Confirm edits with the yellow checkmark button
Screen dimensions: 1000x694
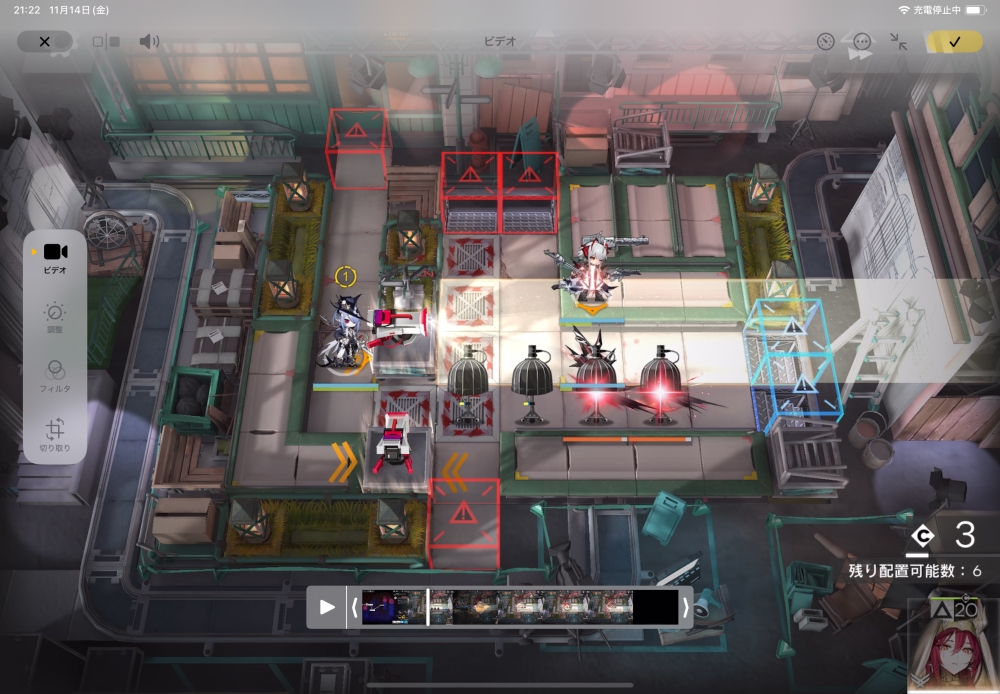coord(954,41)
